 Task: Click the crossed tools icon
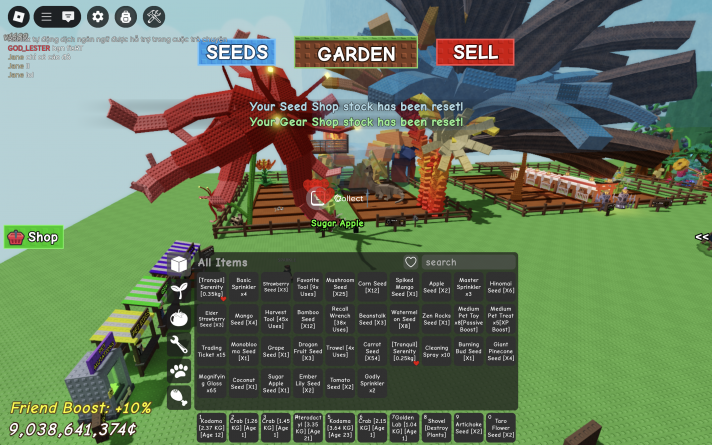[x=154, y=16]
